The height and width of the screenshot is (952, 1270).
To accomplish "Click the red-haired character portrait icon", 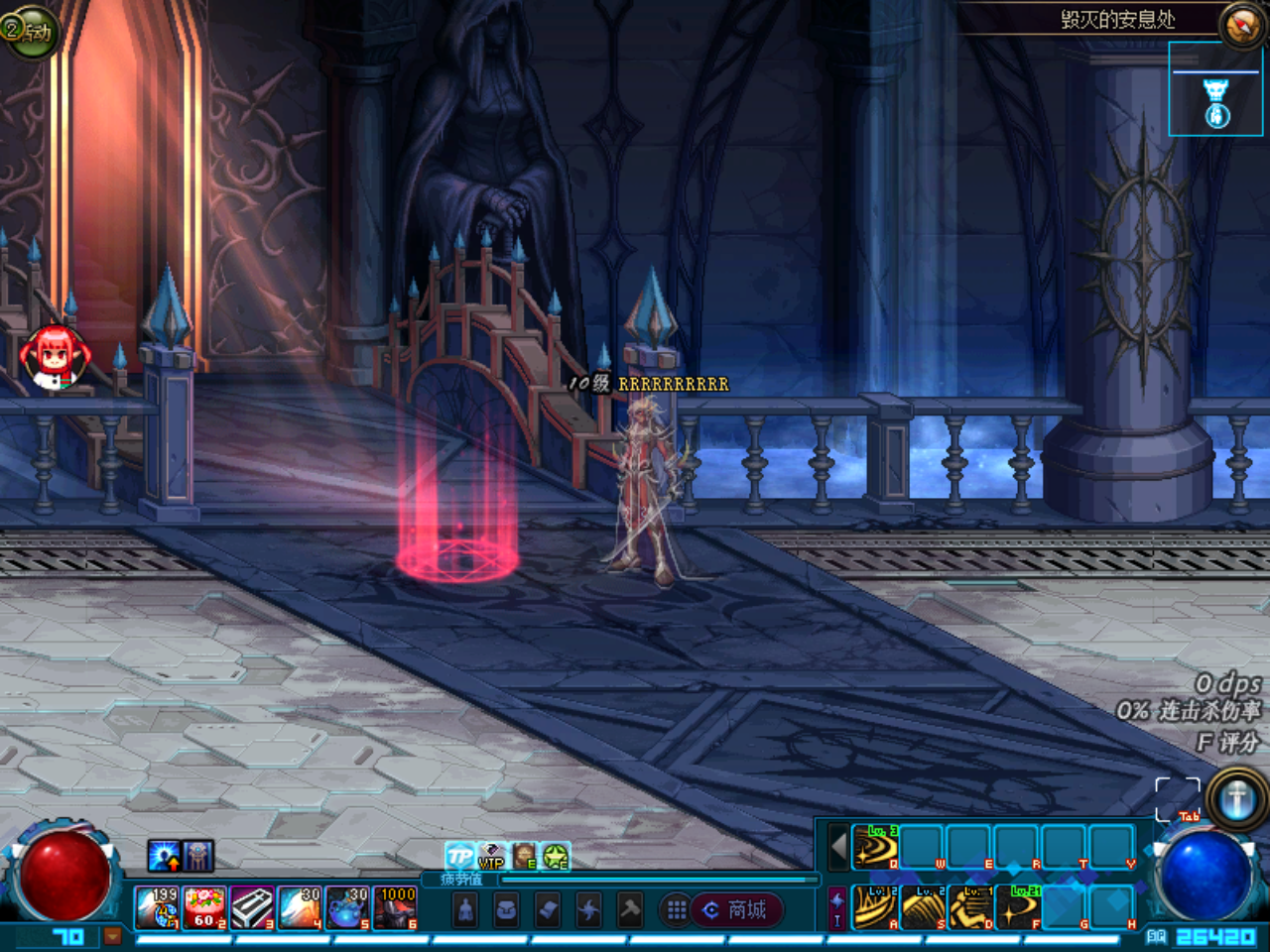I will (55, 357).
